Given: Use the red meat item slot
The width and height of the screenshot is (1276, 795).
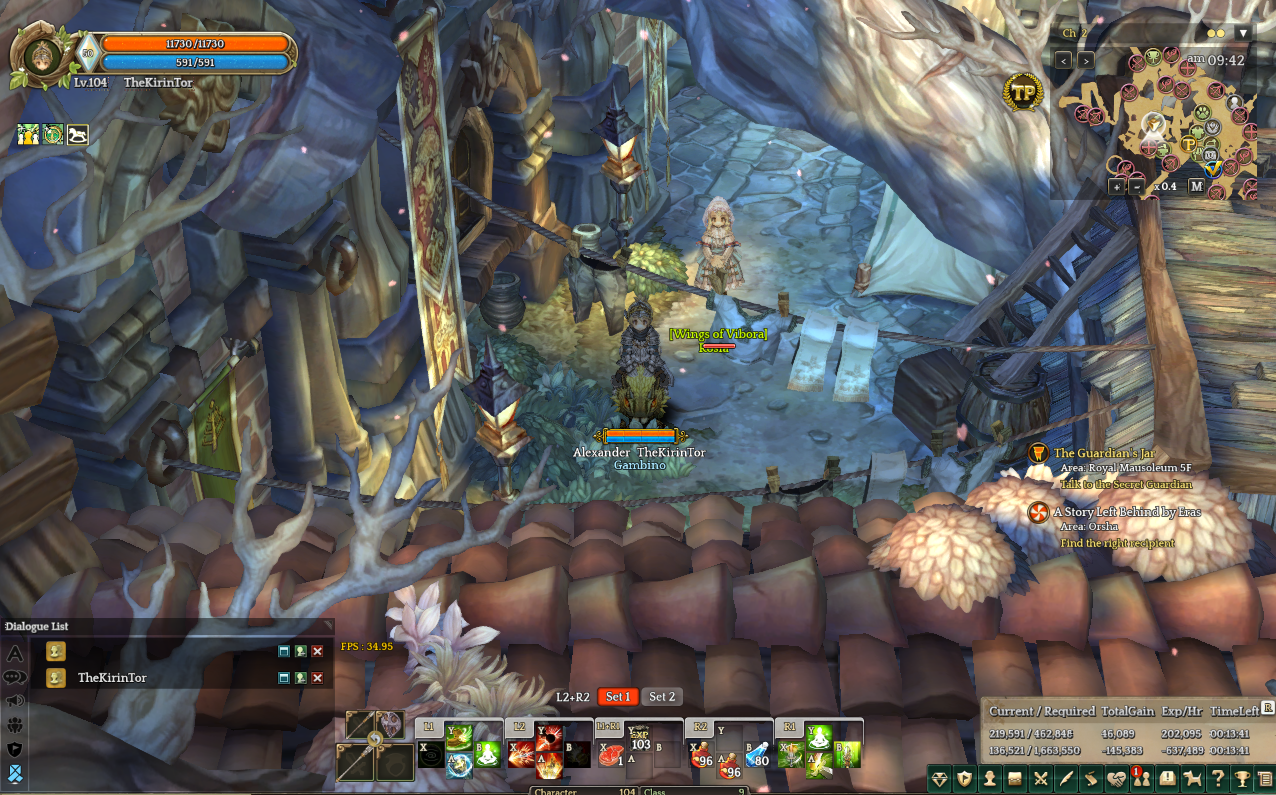Looking at the screenshot, I should [x=611, y=757].
